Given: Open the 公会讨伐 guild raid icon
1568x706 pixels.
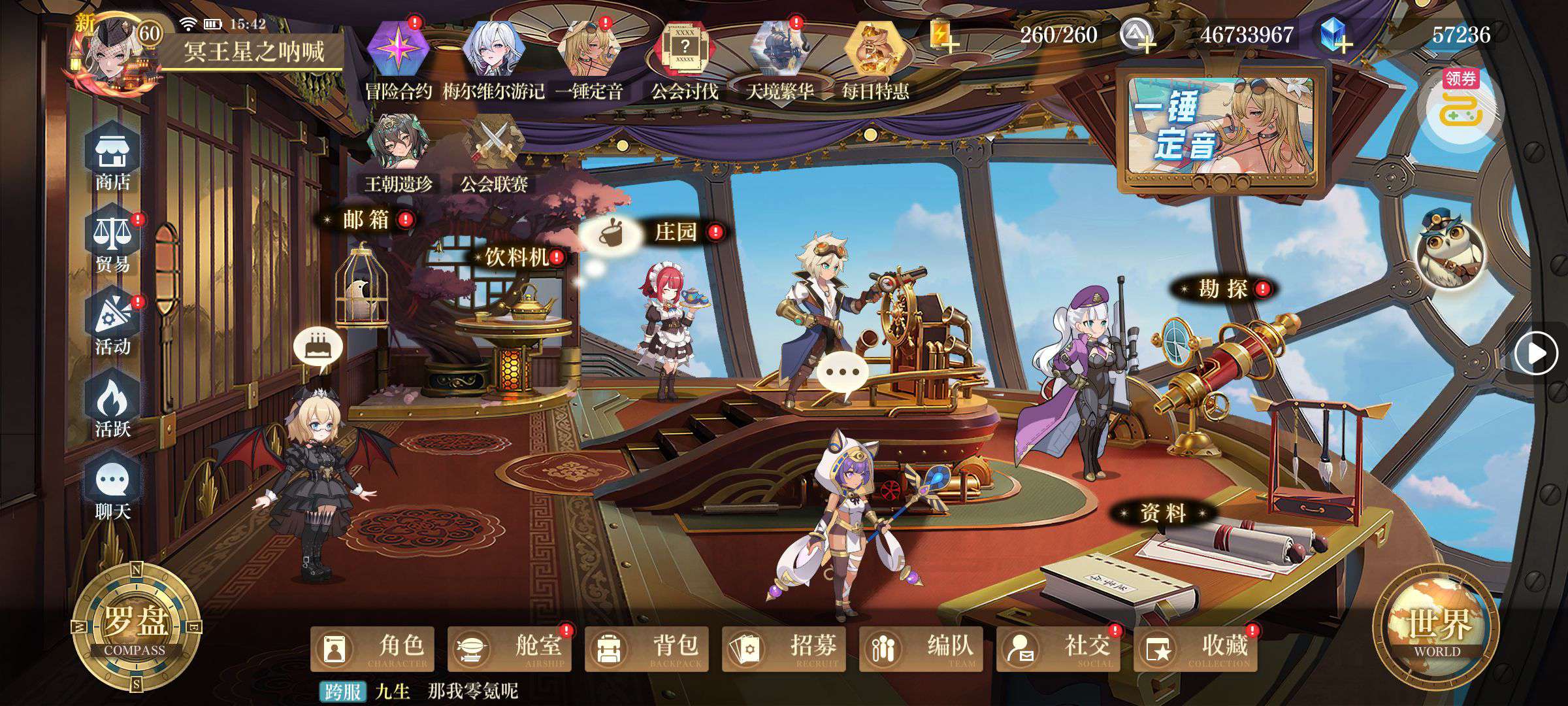Looking at the screenshot, I should [x=684, y=59].
